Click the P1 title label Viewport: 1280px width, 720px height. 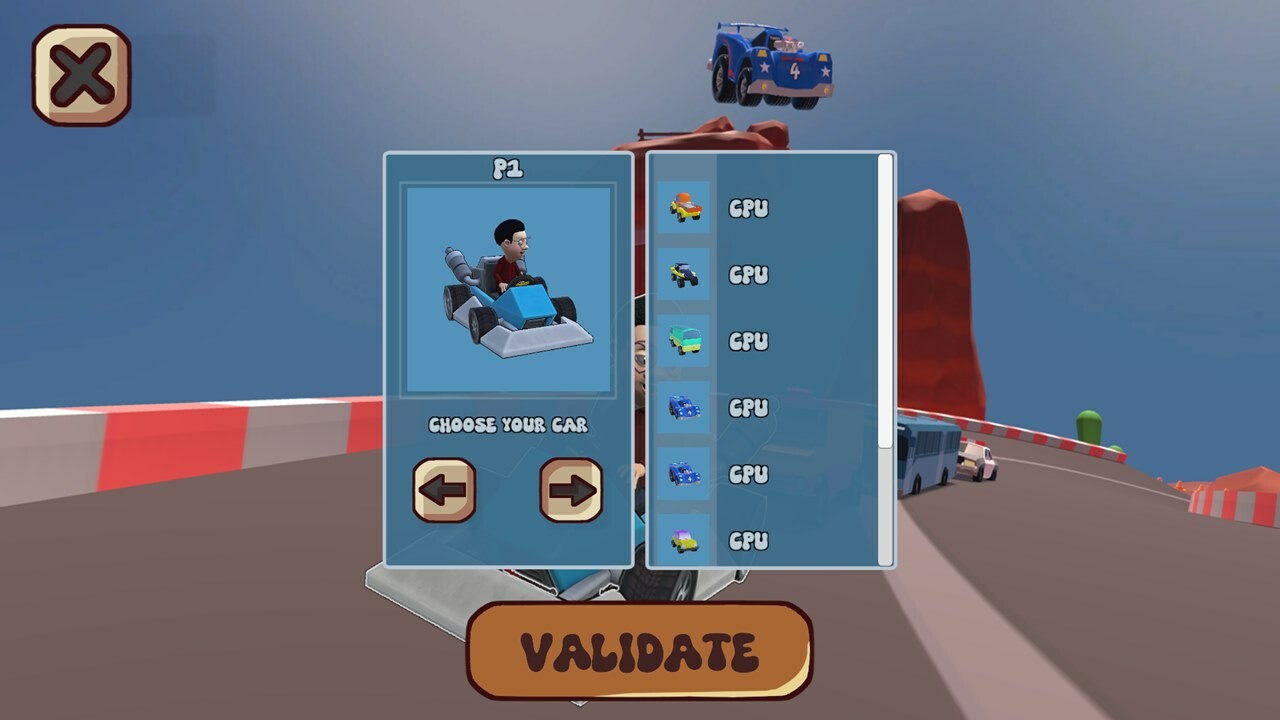point(509,168)
